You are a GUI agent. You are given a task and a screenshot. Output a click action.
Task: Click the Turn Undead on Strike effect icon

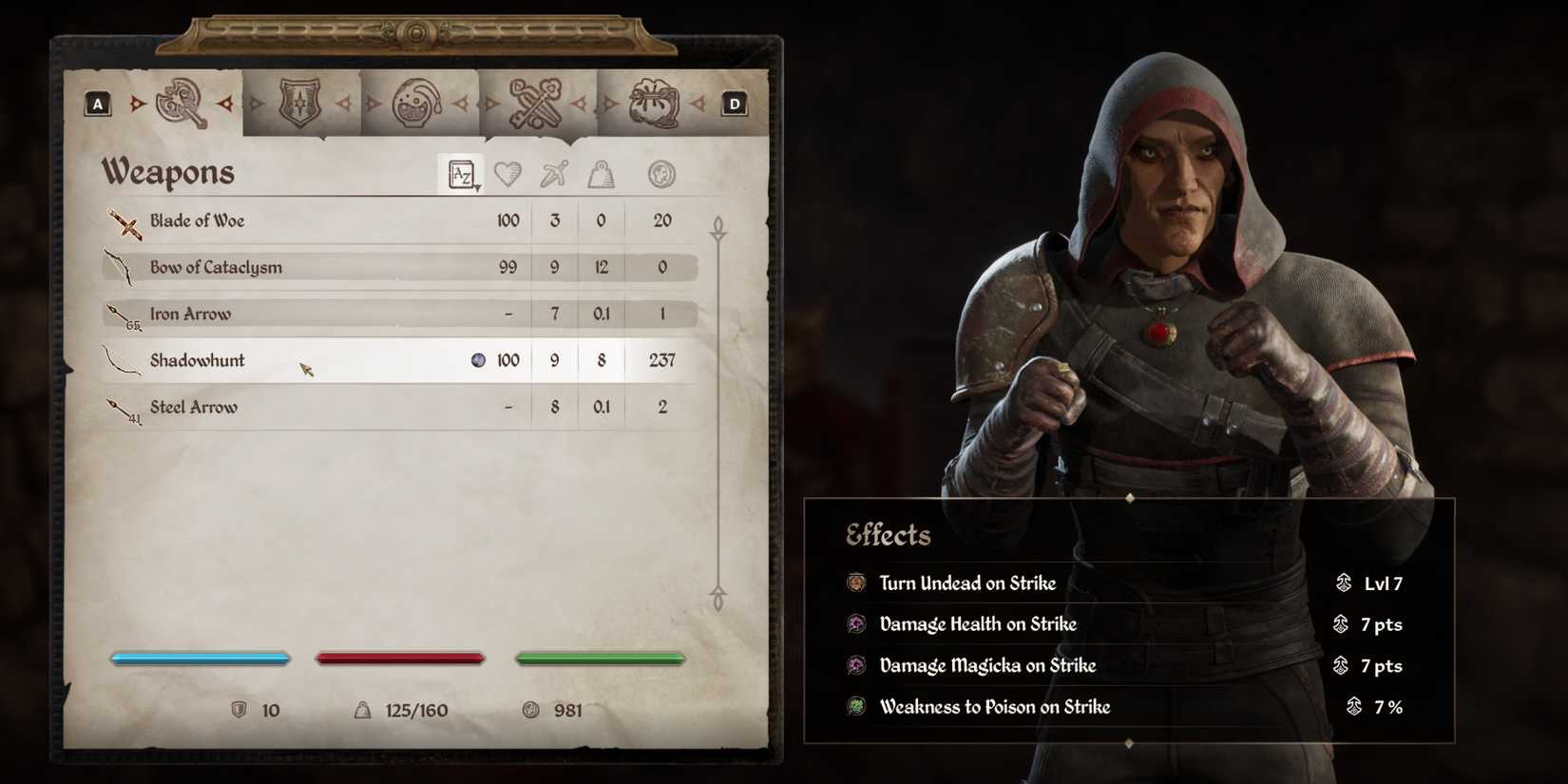(856, 583)
